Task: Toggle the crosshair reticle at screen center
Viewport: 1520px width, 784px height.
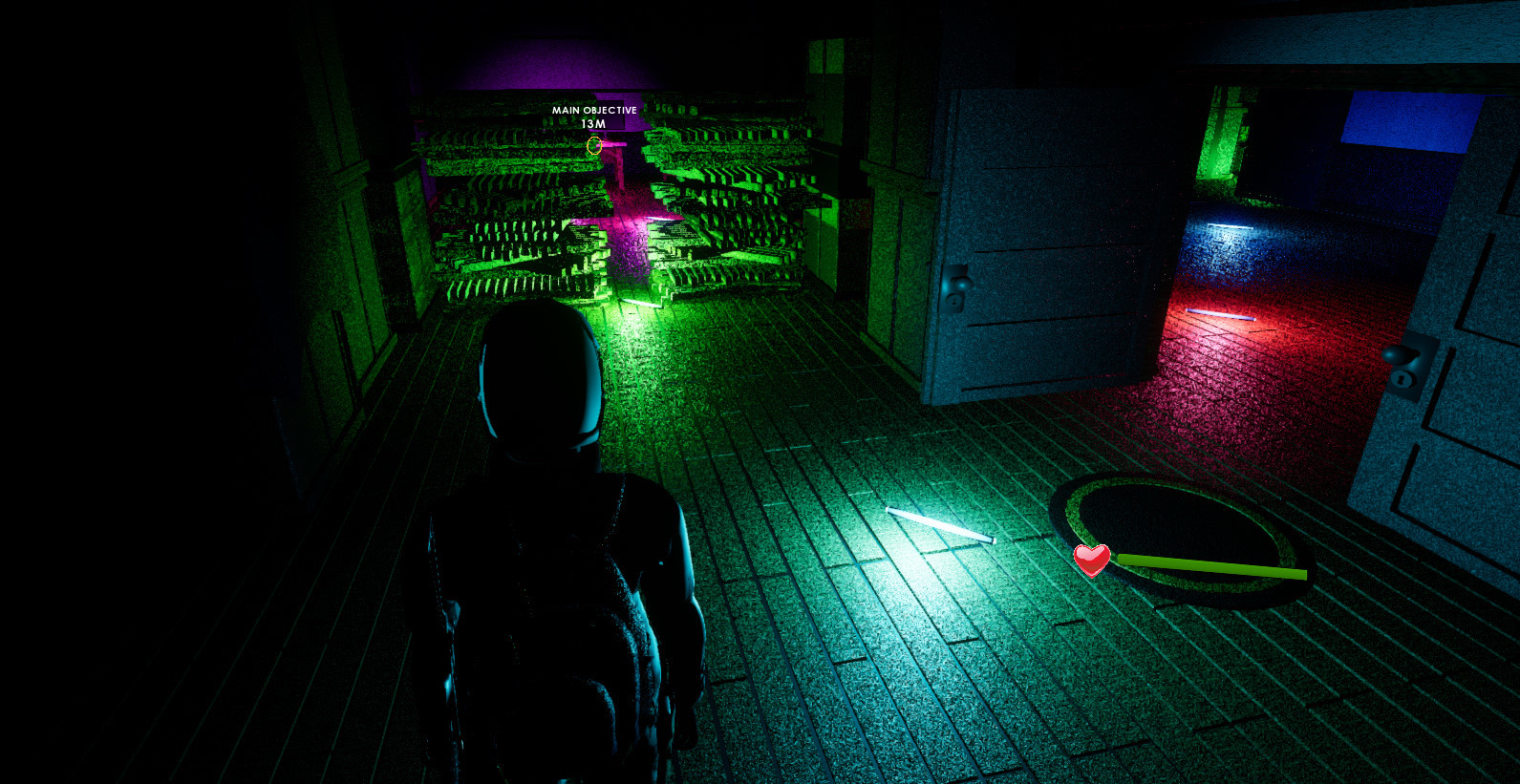Action: 593,145
